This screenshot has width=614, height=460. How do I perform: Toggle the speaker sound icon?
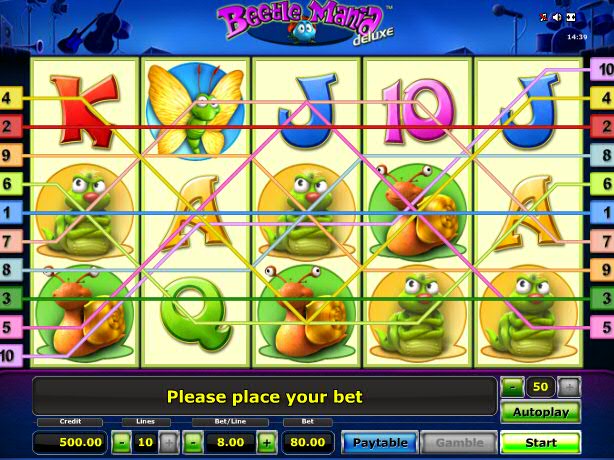[x=557, y=17]
